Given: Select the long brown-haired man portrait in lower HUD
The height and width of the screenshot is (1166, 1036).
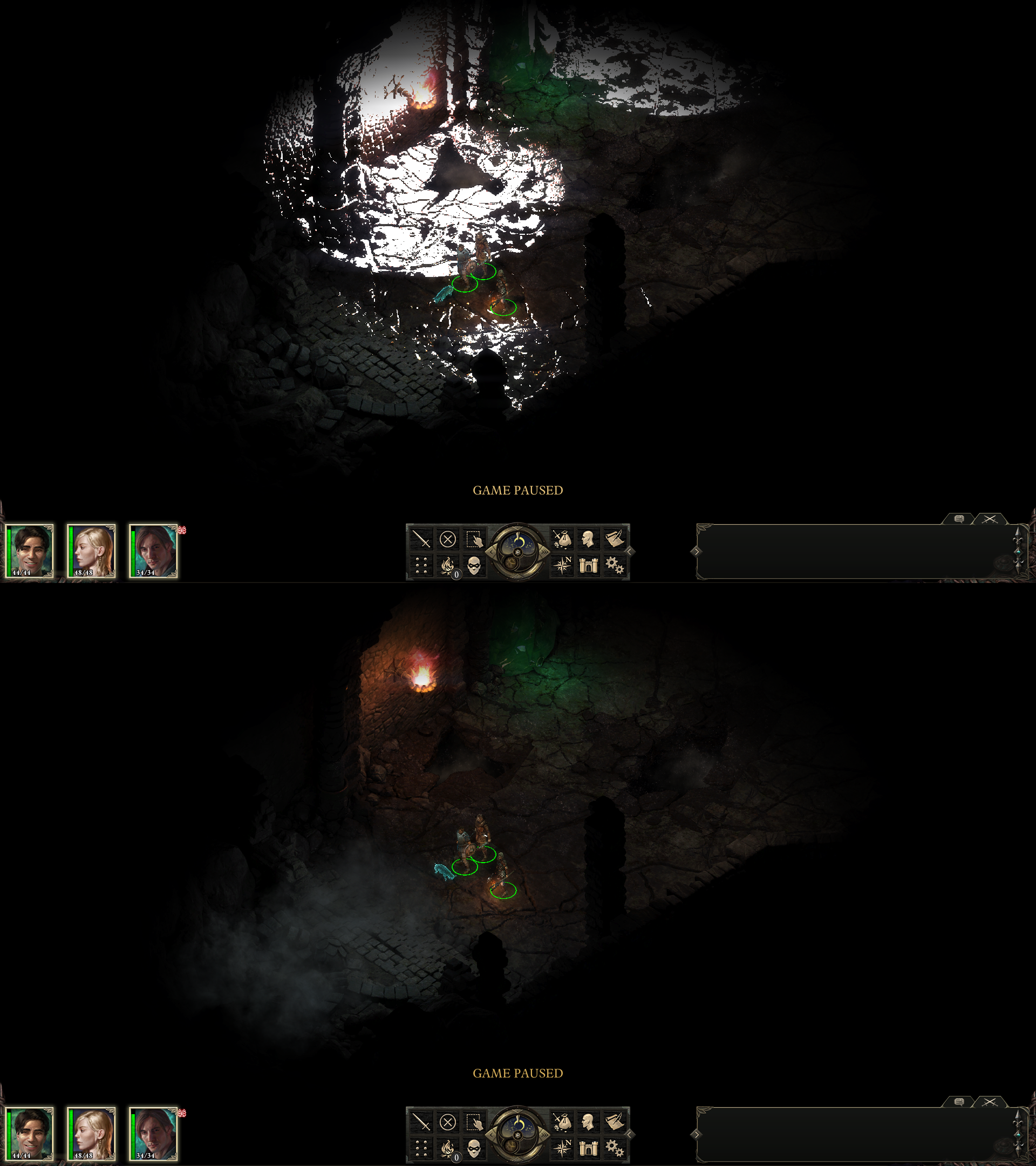Looking at the screenshot, I should pyautogui.click(x=153, y=1134).
